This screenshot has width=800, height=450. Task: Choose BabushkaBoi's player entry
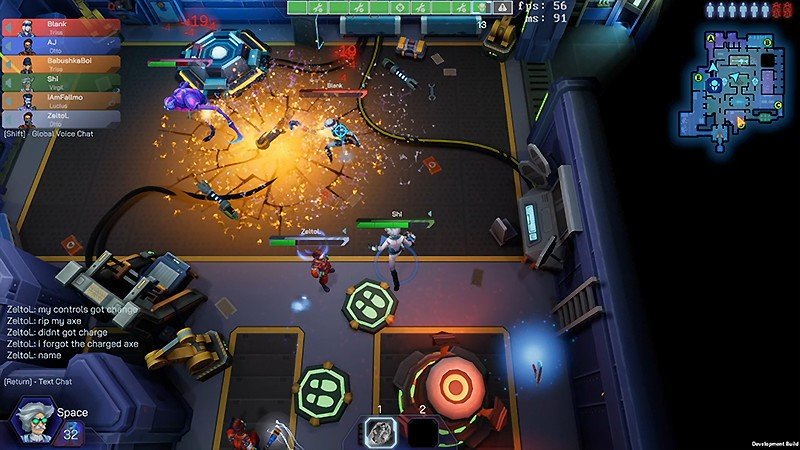coord(60,62)
